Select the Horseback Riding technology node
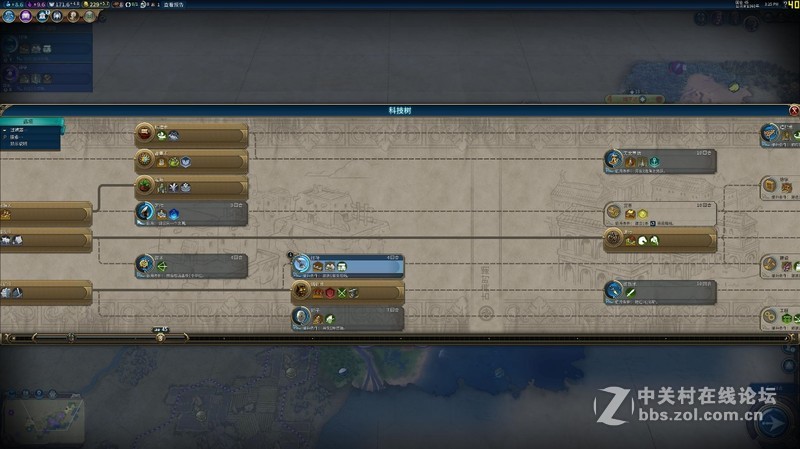The width and height of the screenshot is (800, 449). click(659, 240)
